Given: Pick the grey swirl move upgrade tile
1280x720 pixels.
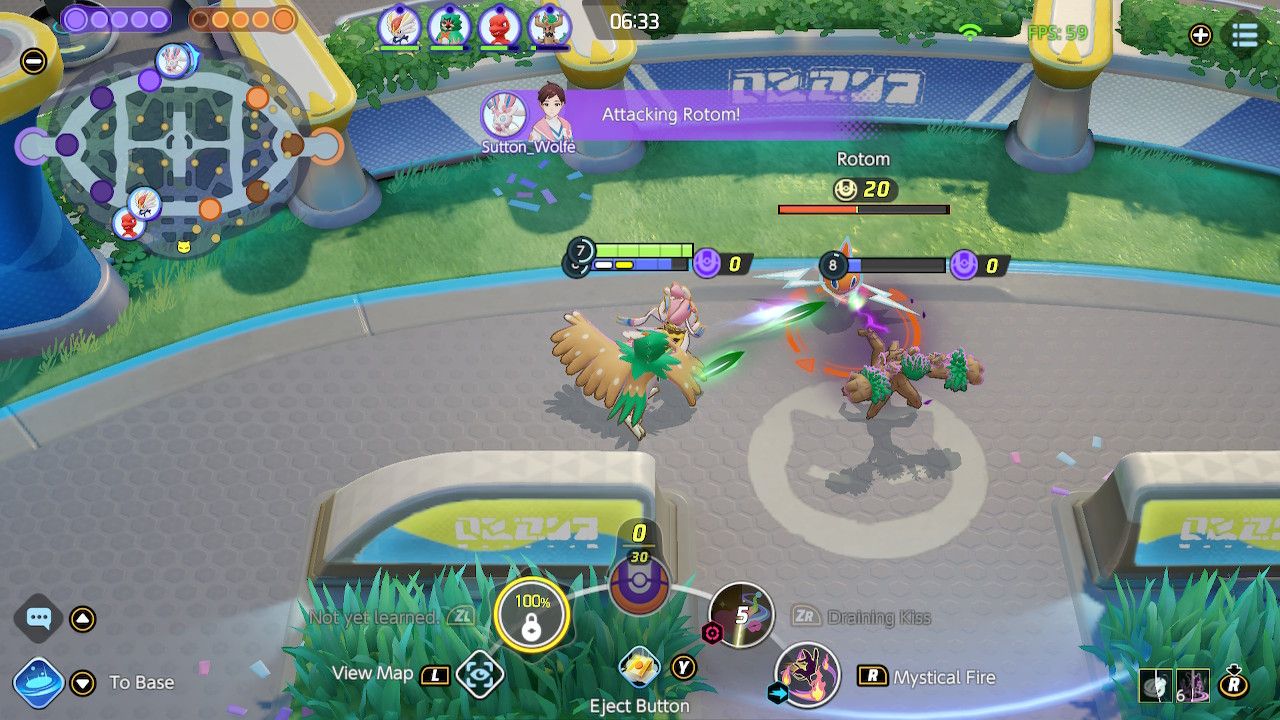Looking at the screenshot, I should click(x=1155, y=685).
